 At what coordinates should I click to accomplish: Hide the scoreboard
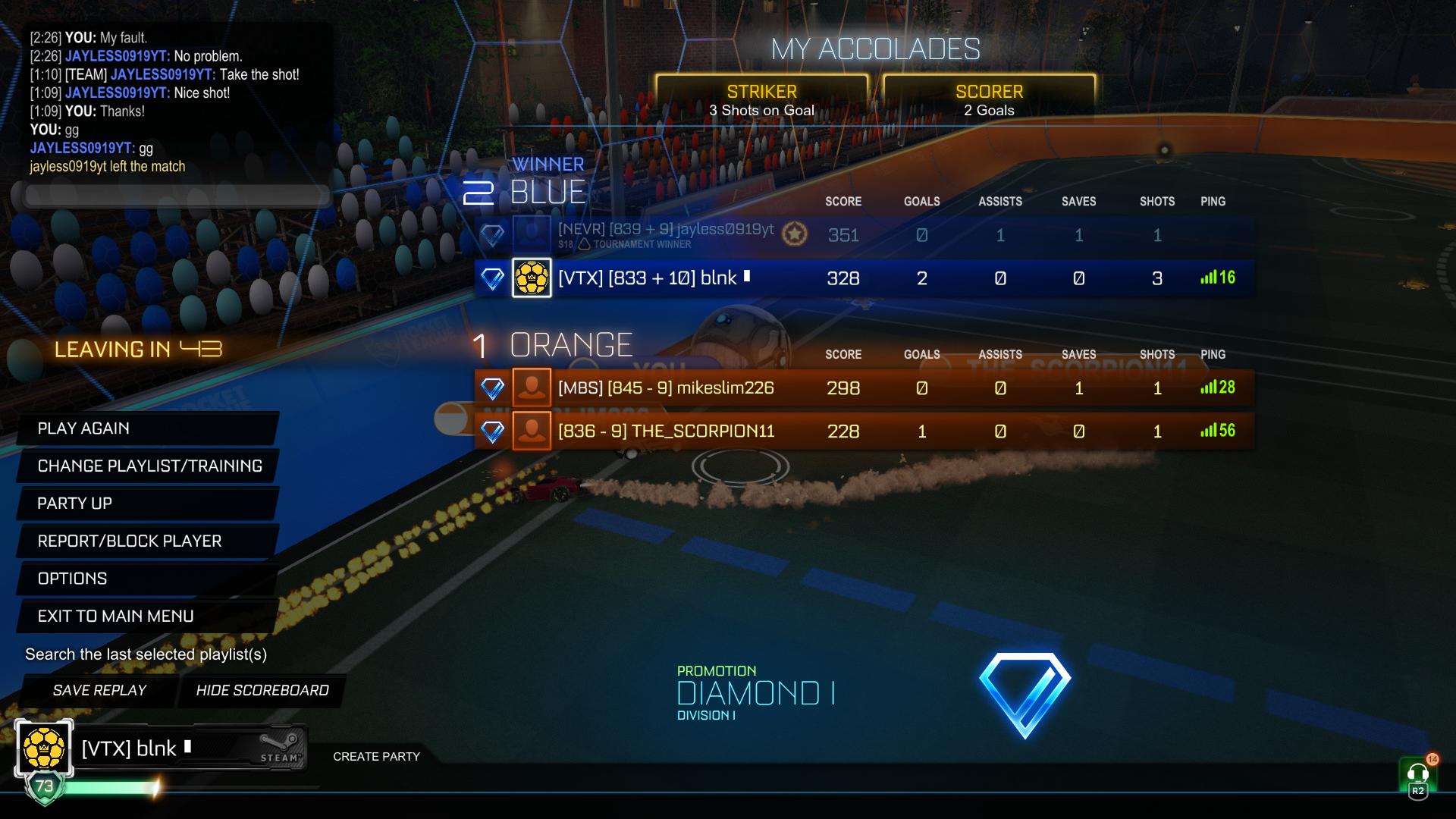pyautogui.click(x=262, y=690)
